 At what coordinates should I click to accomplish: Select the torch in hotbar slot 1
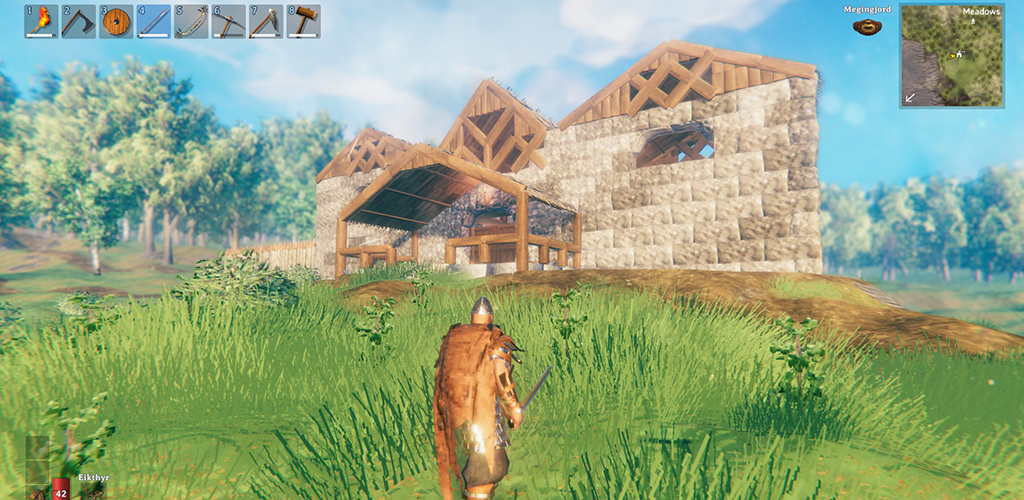click(x=41, y=21)
